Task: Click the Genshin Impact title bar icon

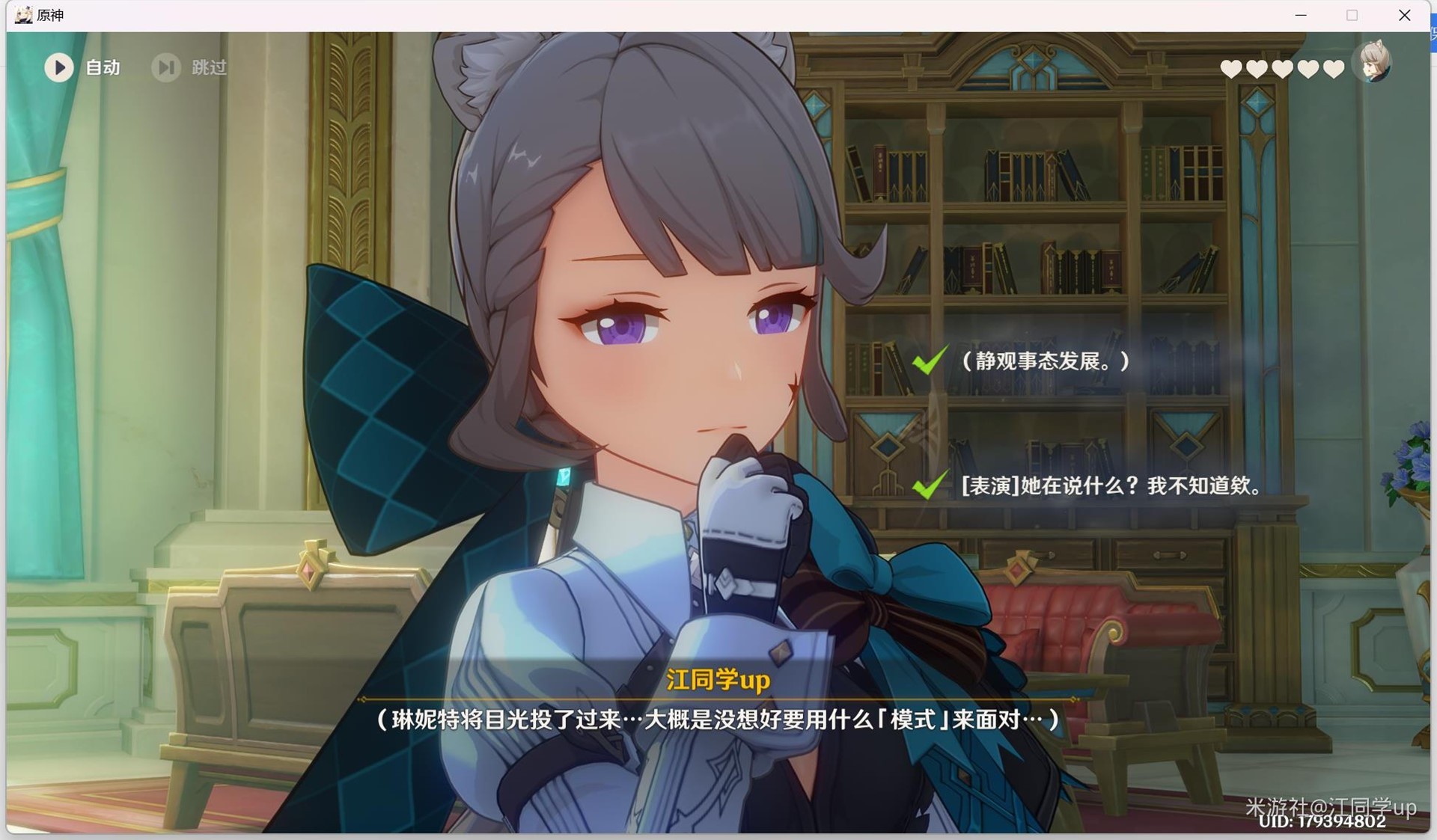Action: tap(23, 14)
